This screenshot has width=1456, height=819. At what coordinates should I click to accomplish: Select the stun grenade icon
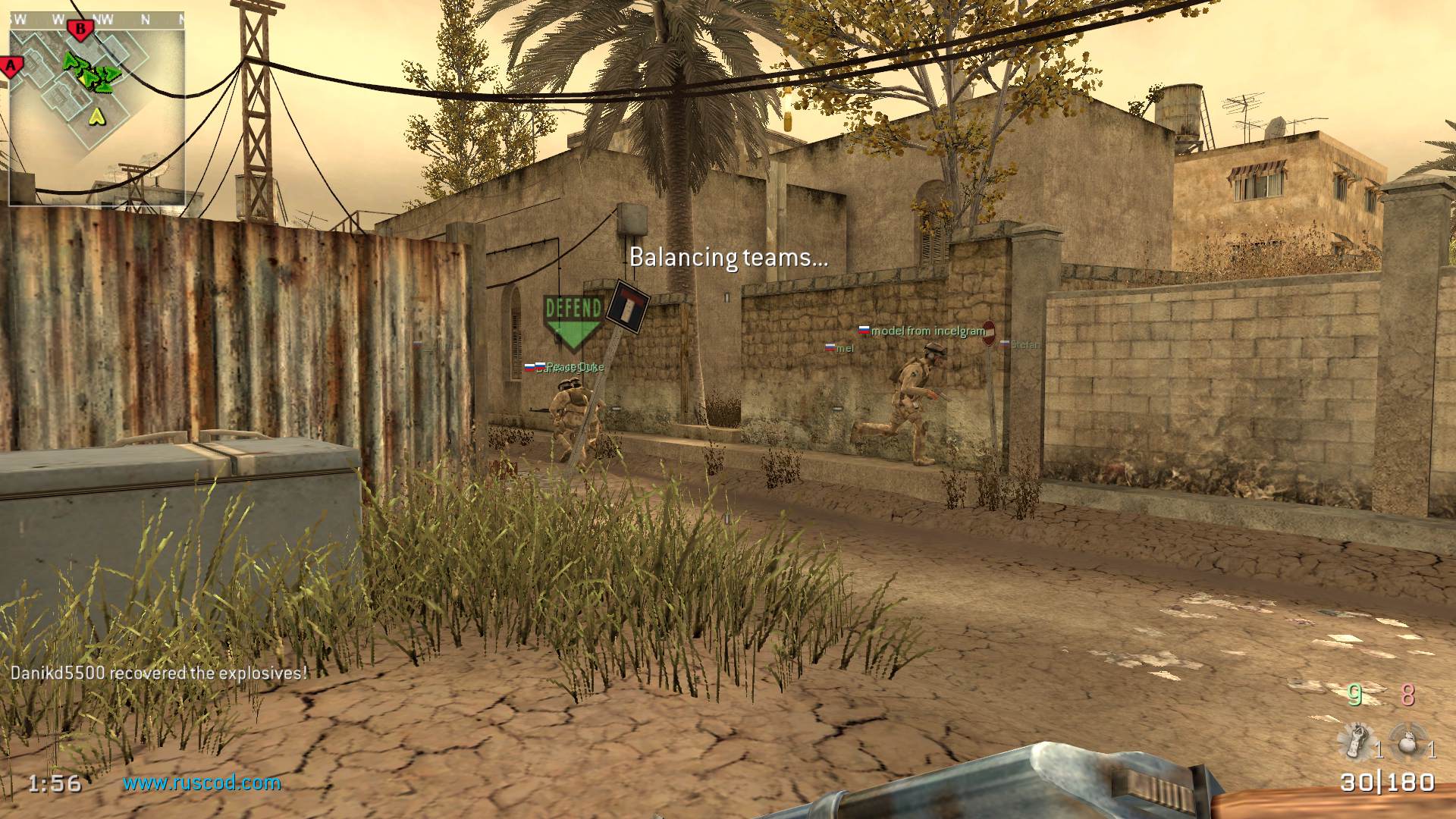1357,741
